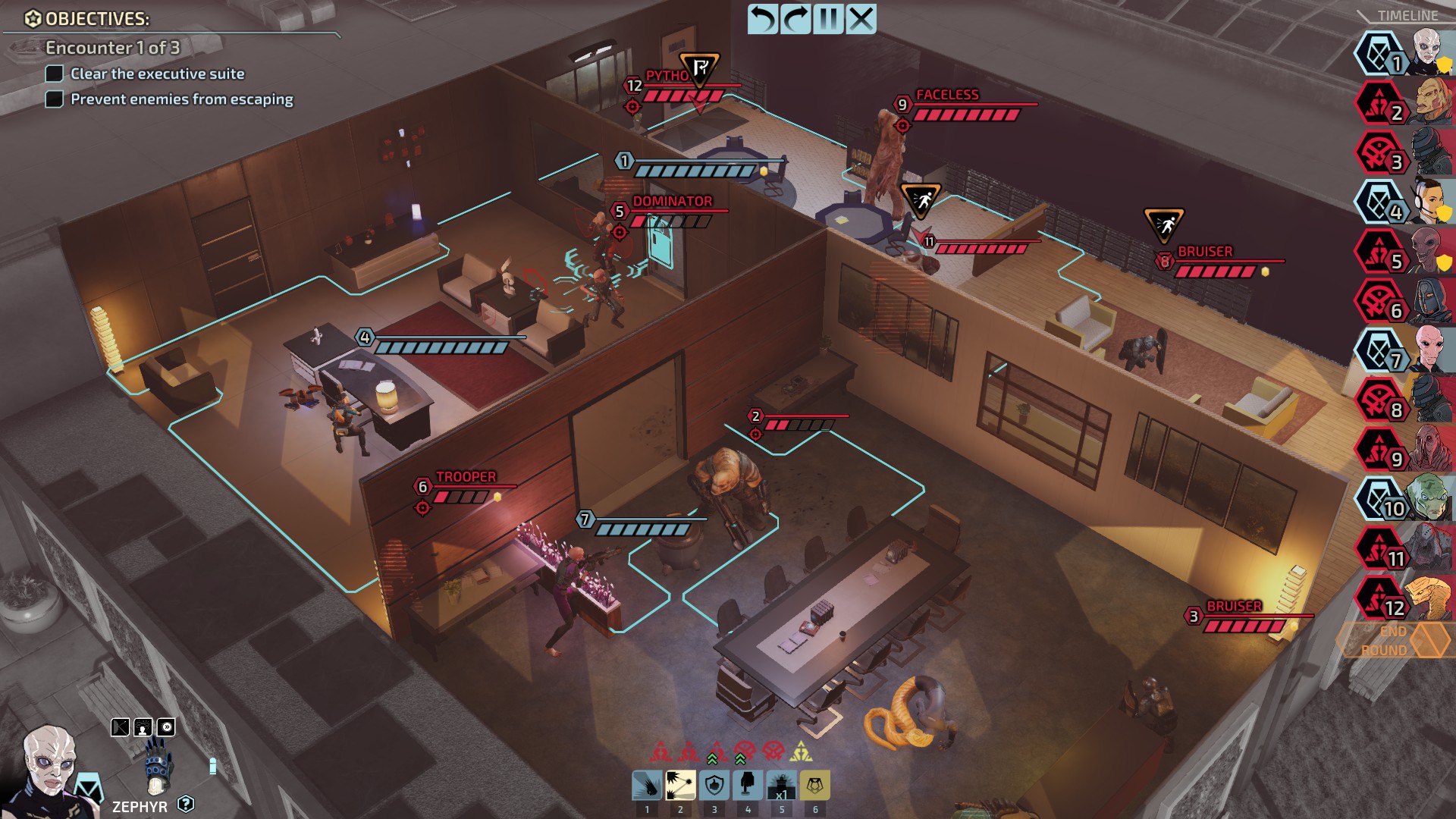
Task: Use the thumbs-up shield ability in slot 3
Action: coord(714,786)
